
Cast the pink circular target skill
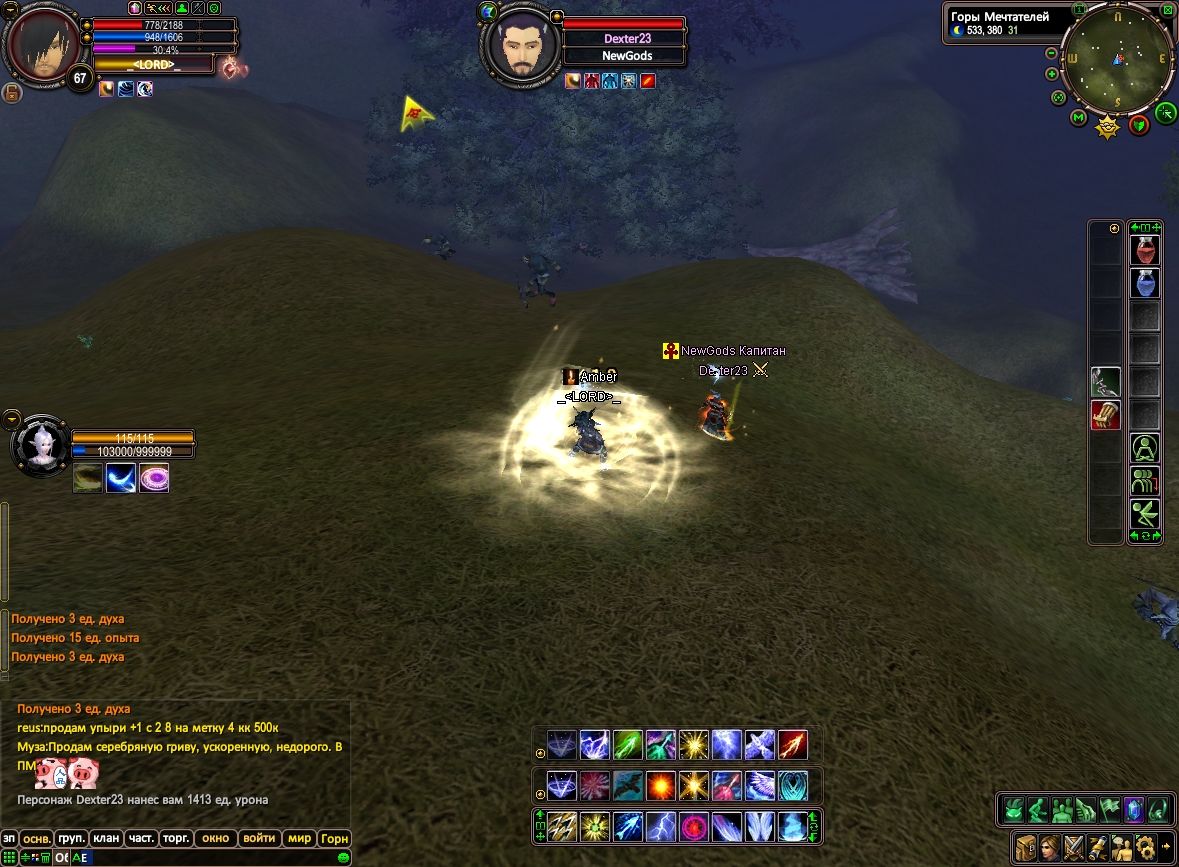point(693,826)
